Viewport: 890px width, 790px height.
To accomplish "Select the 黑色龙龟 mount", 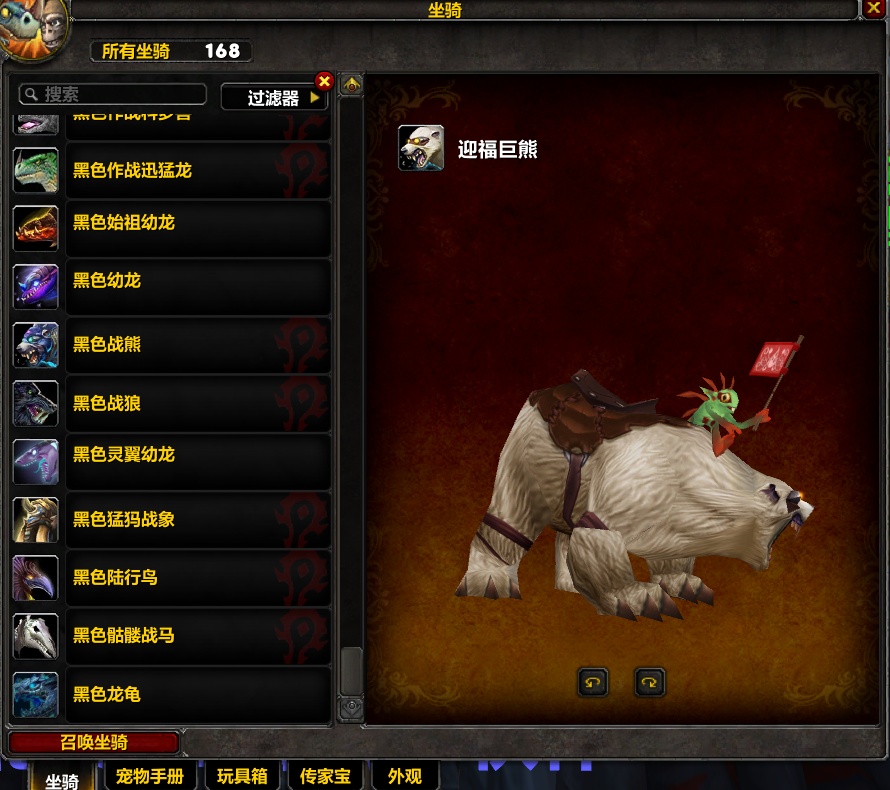I will tap(170, 693).
